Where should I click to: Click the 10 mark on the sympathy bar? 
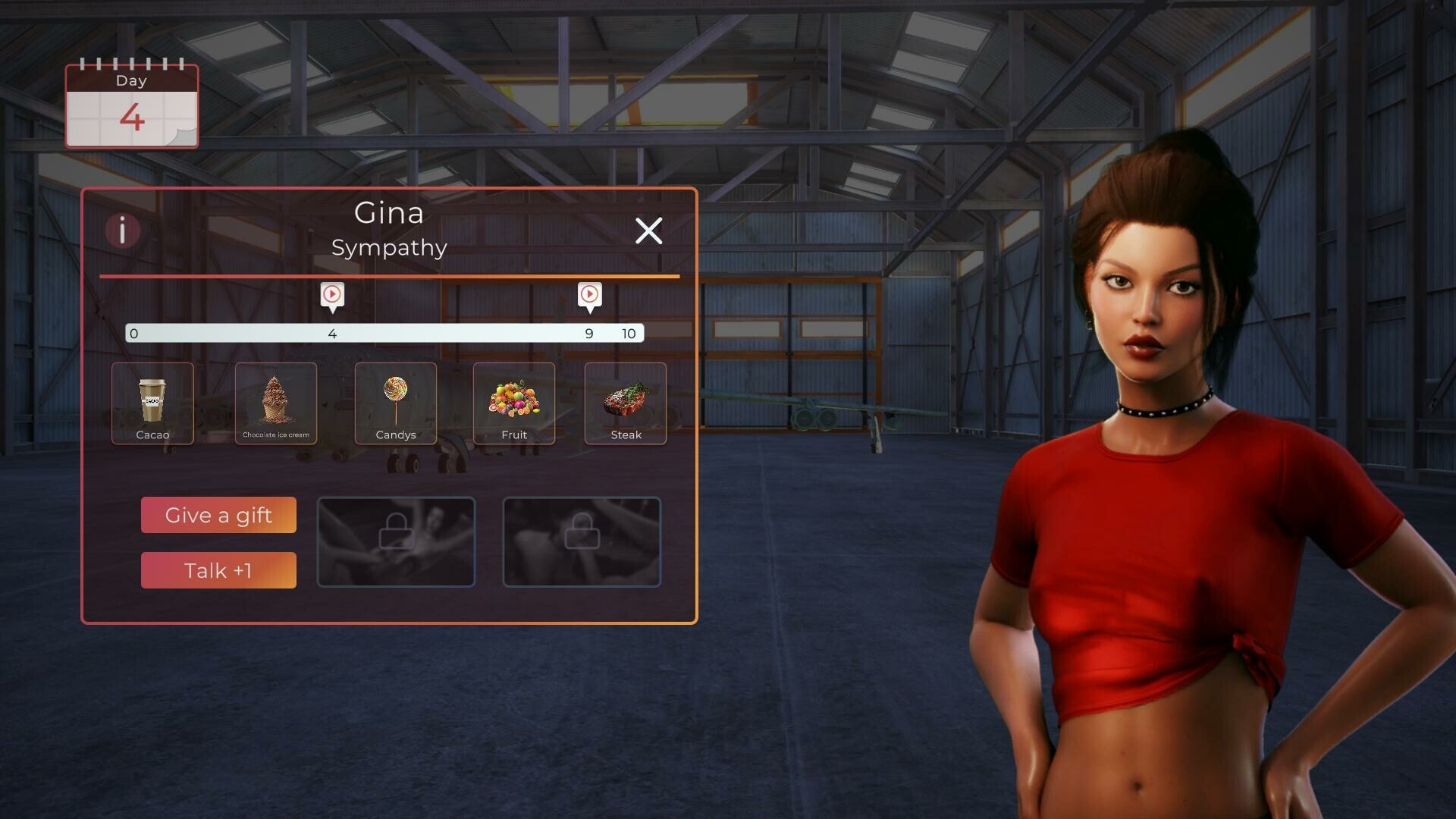(628, 333)
